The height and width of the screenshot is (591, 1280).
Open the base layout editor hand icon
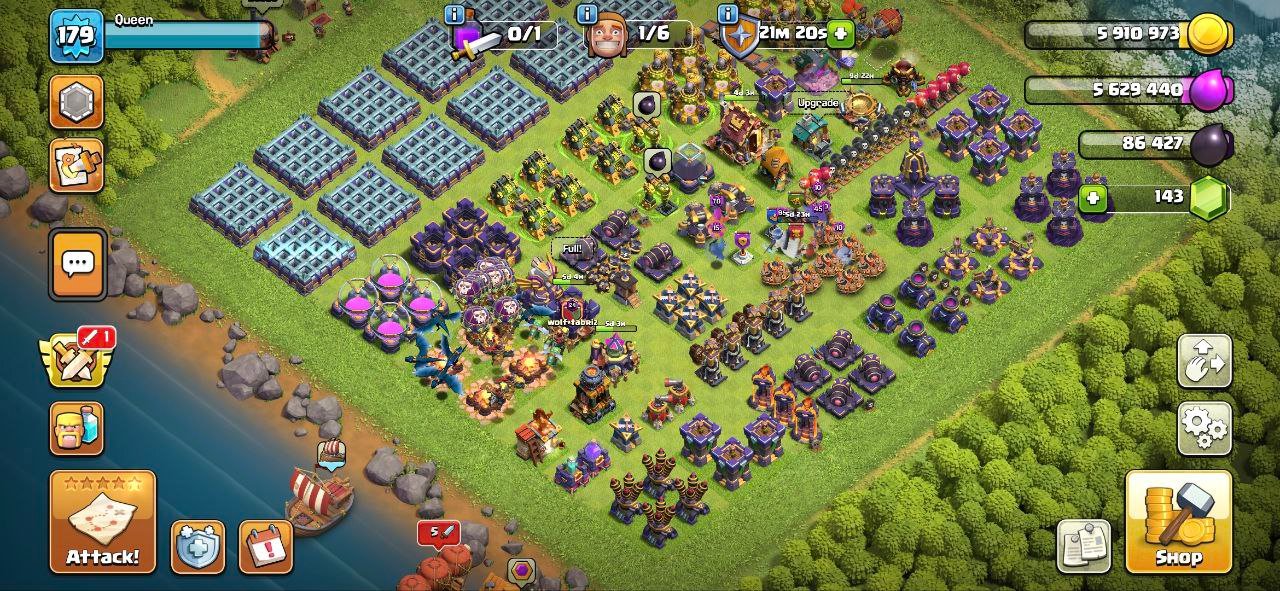[1204, 362]
